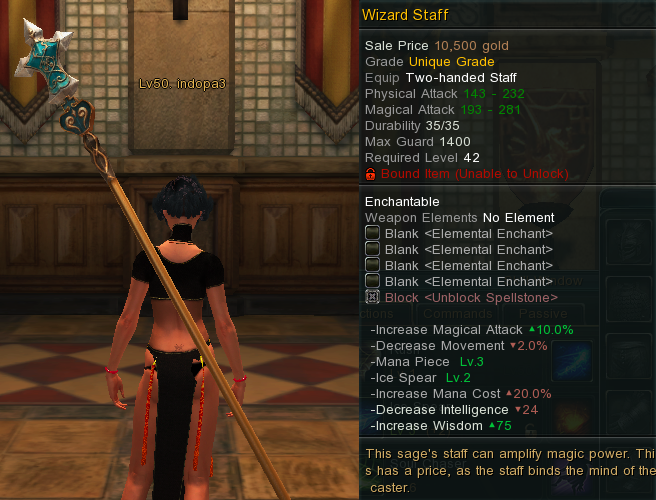Switch to the Commands tab
Viewport: 656px width, 500px height.
coord(456,313)
